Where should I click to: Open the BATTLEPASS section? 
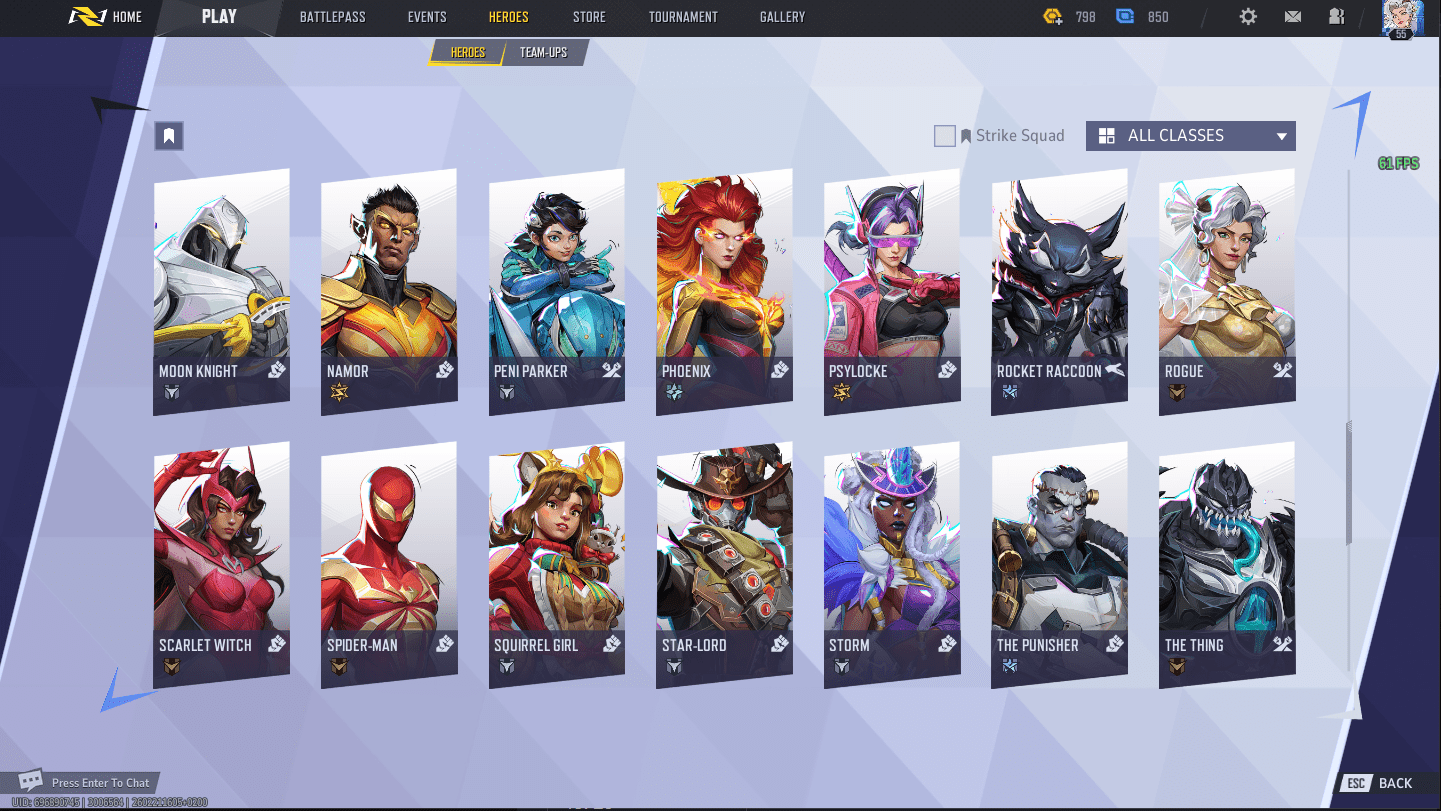coord(332,17)
